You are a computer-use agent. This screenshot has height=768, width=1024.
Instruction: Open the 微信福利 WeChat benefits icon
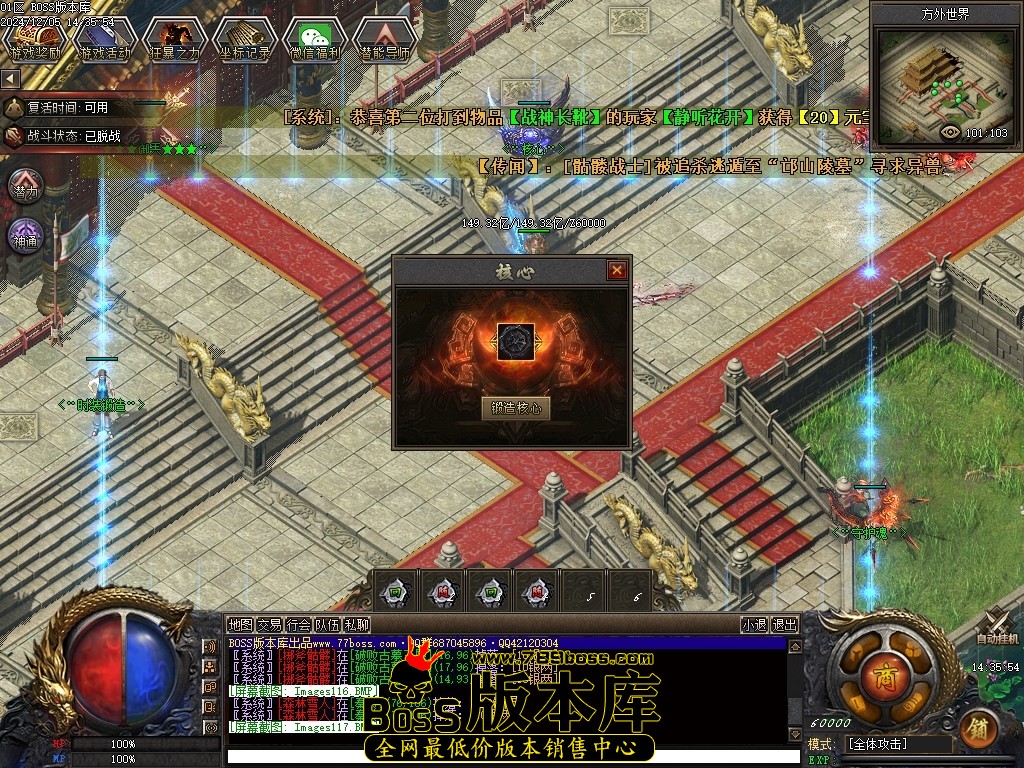[x=314, y=40]
